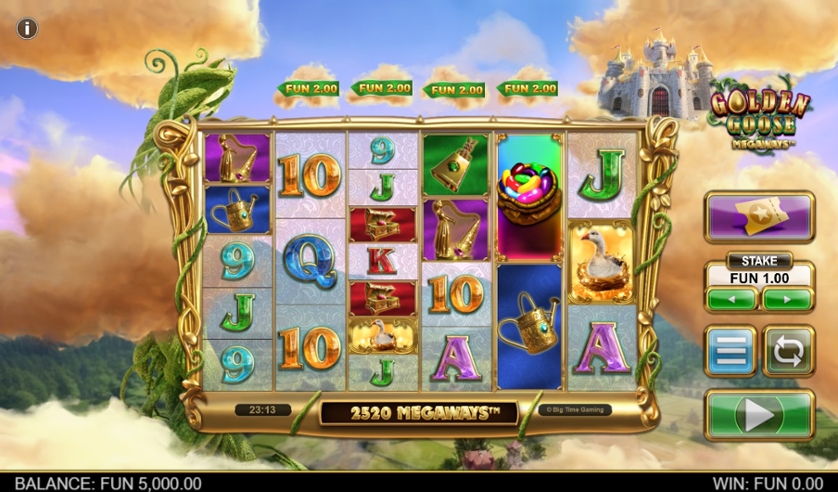Open the purple golden ticket feature buy
838x492 pixels.
(x=760, y=217)
